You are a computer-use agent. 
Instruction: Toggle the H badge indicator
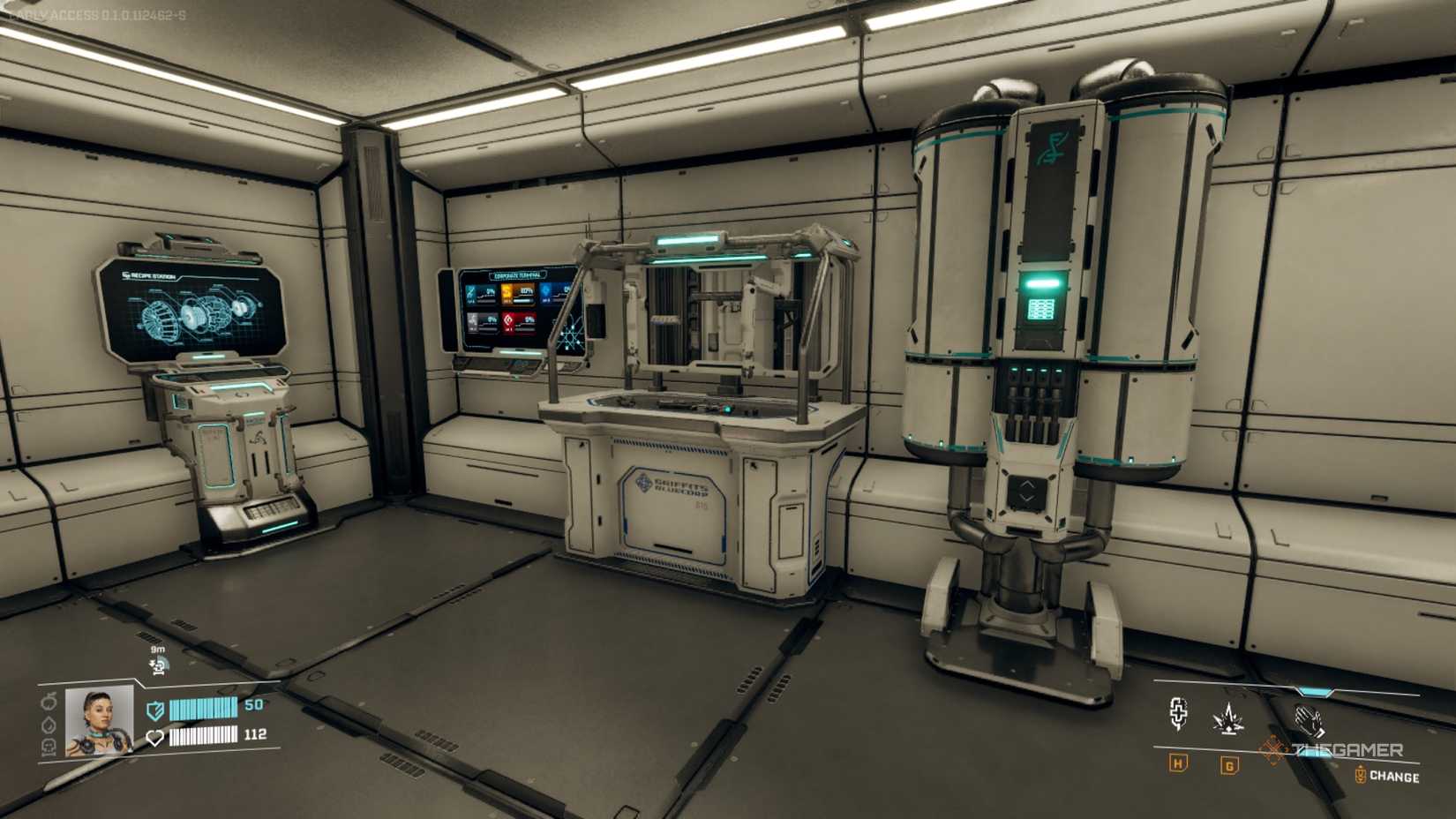(x=1177, y=764)
